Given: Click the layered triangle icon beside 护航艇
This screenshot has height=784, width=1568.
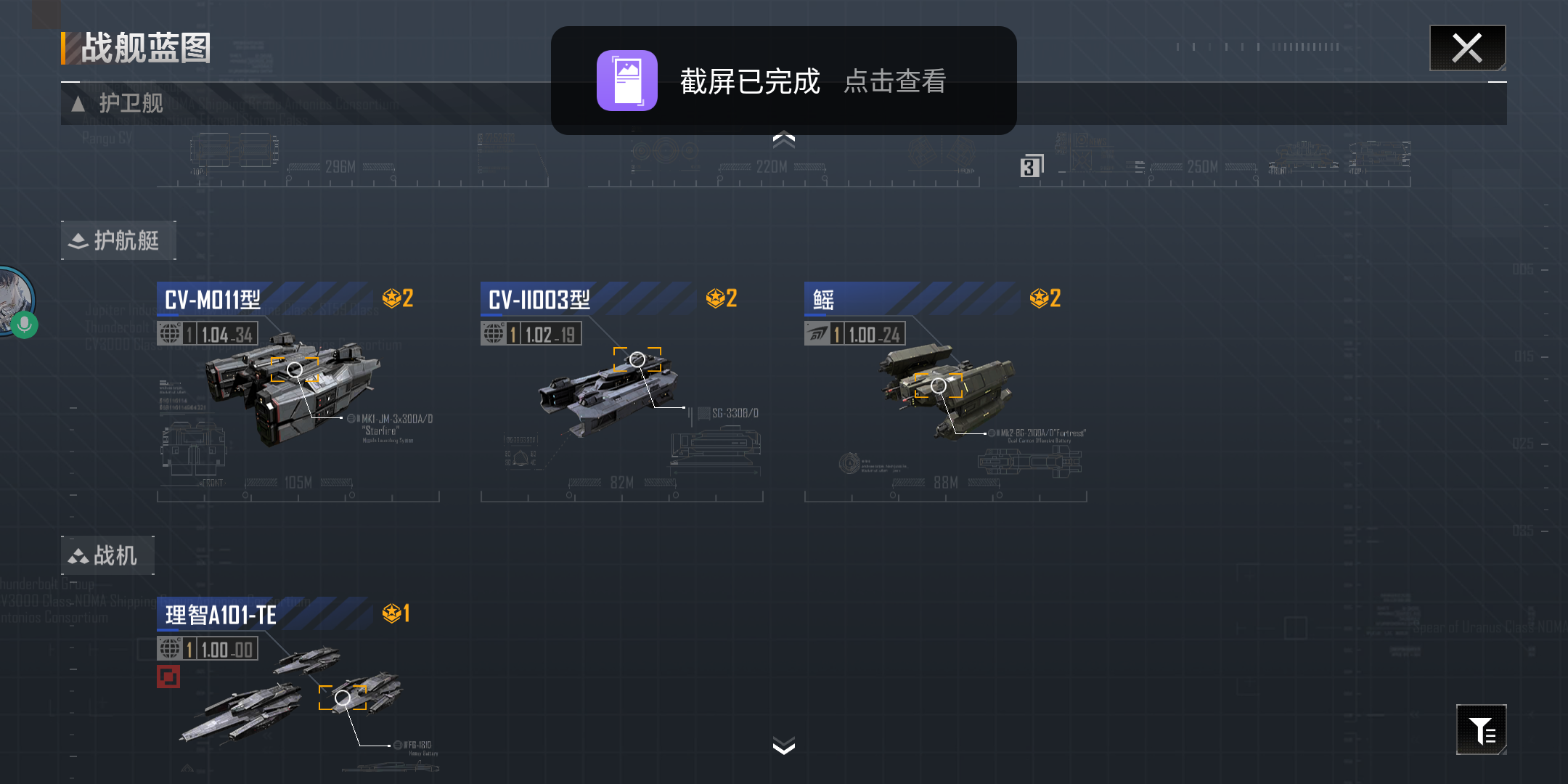Looking at the screenshot, I should tap(78, 240).
